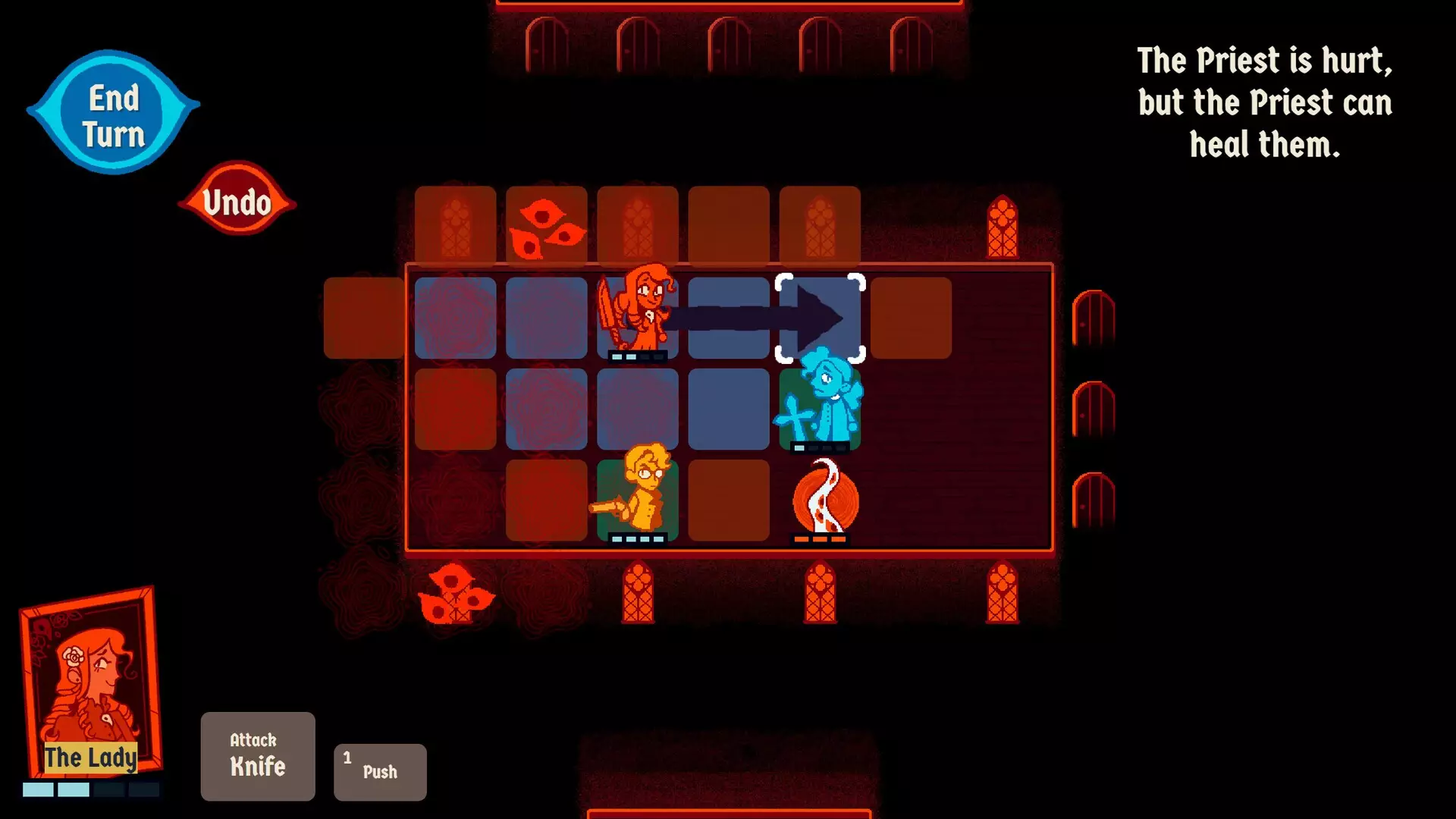This screenshot has height=819, width=1456.
Task: Click Undo to revert the move
Action: [x=237, y=201]
